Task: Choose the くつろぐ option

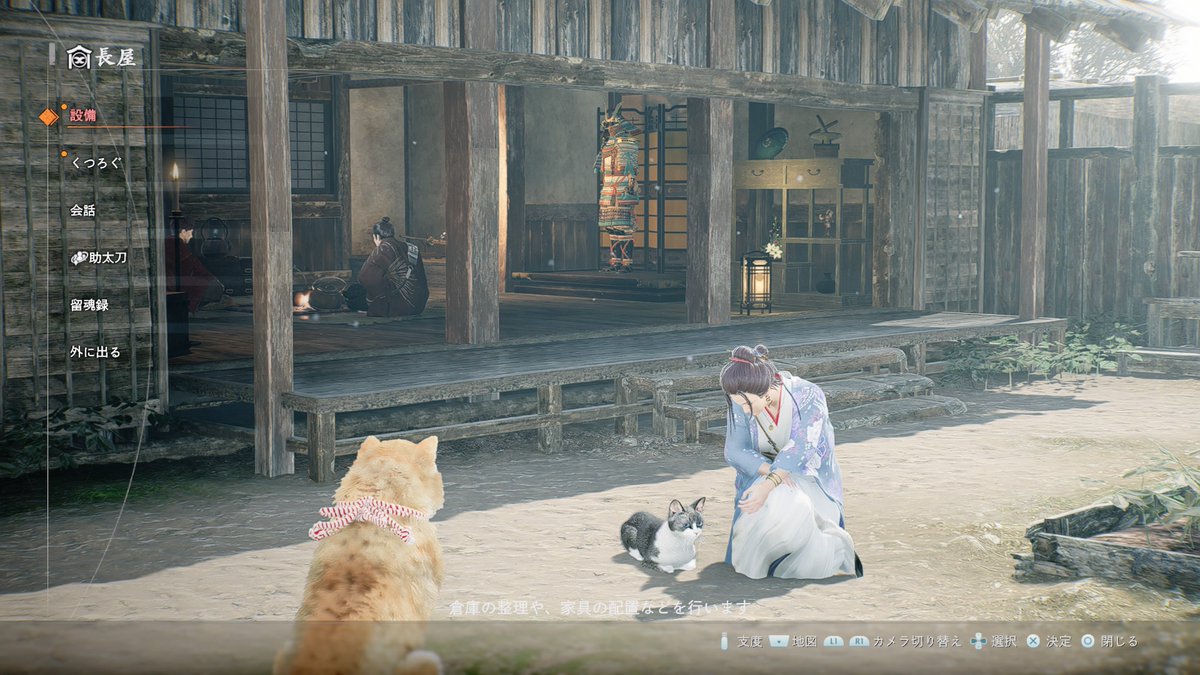Action: click(95, 162)
